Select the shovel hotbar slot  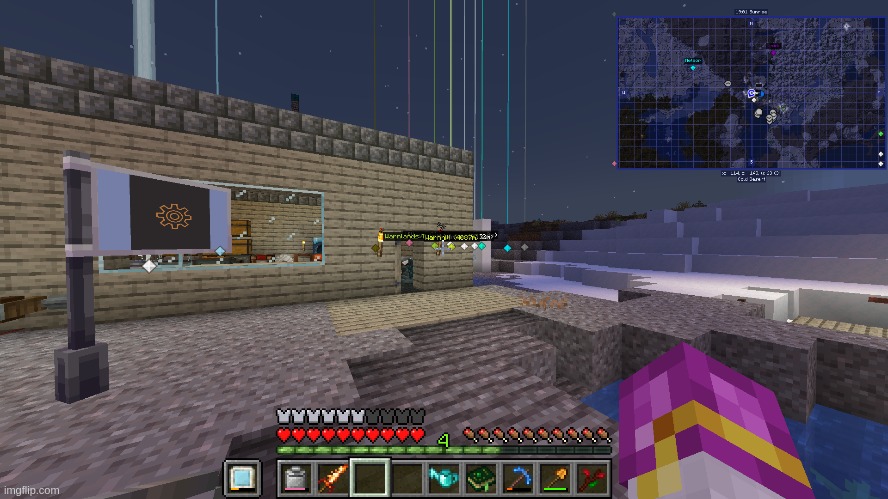coord(554,479)
